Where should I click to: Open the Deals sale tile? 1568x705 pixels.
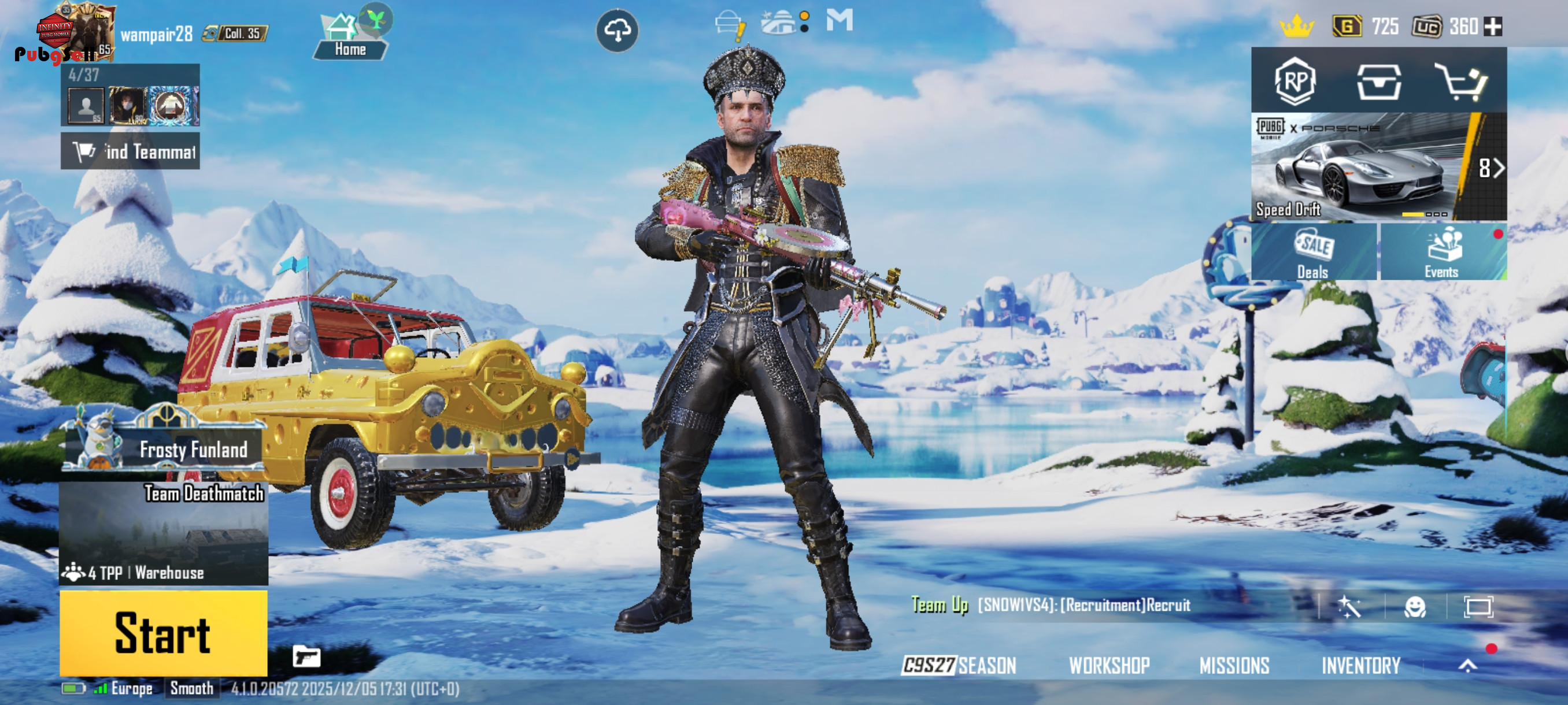pyautogui.click(x=1314, y=252)
